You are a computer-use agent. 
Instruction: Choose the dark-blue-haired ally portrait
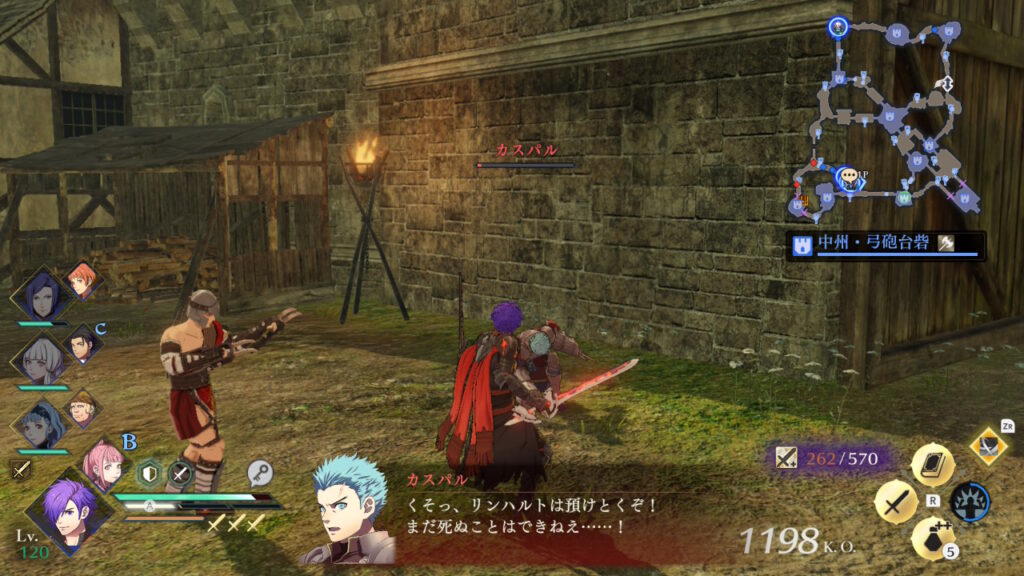pos(38,294)
